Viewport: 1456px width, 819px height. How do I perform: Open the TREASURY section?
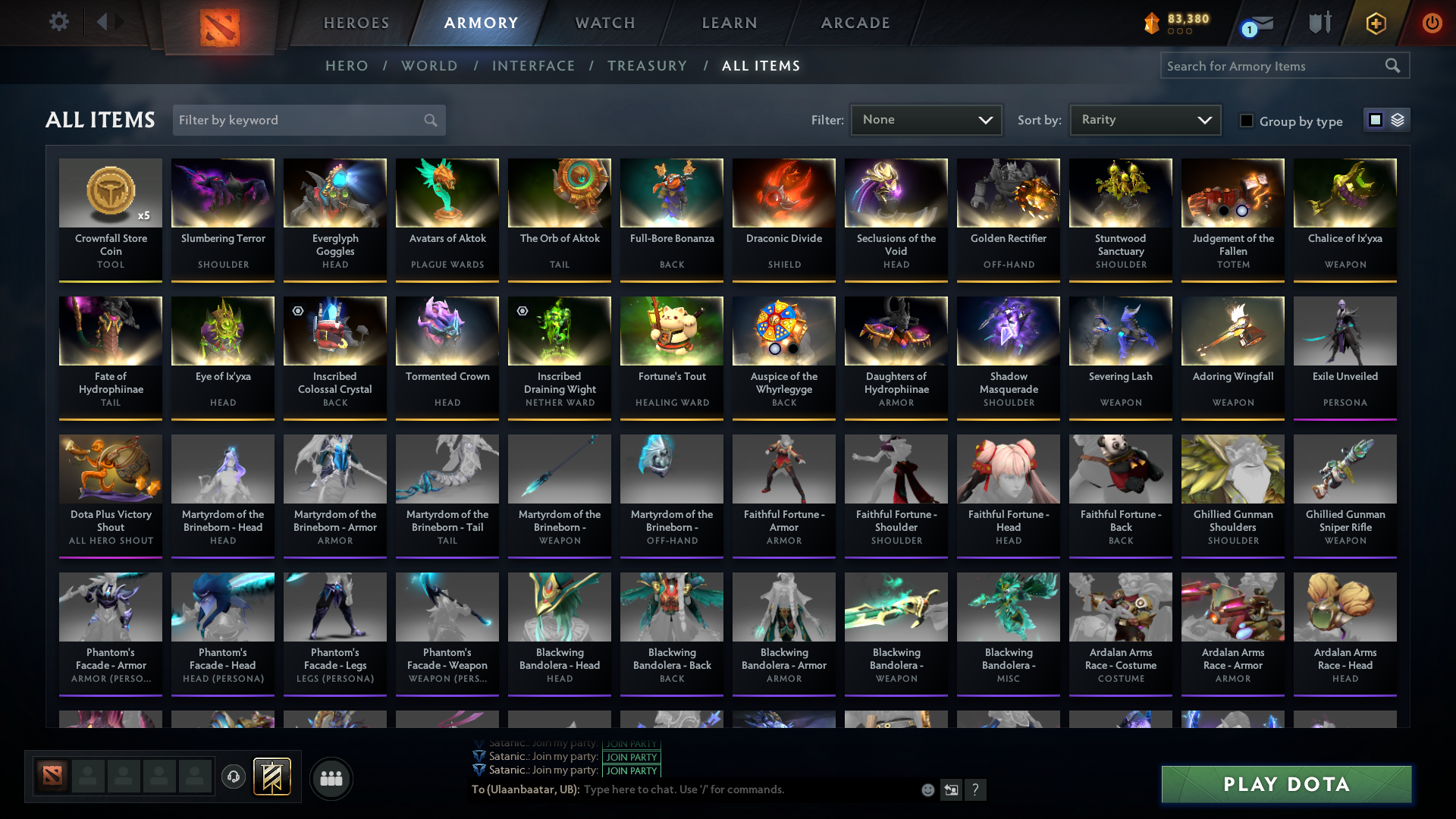tap(647, 66)
